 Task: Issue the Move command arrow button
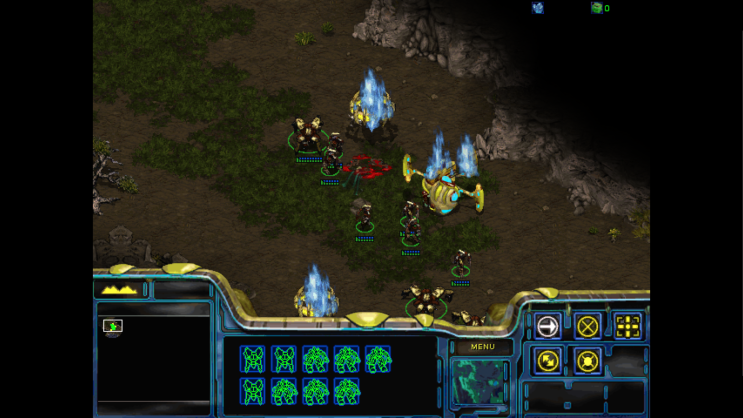(548, 326)
